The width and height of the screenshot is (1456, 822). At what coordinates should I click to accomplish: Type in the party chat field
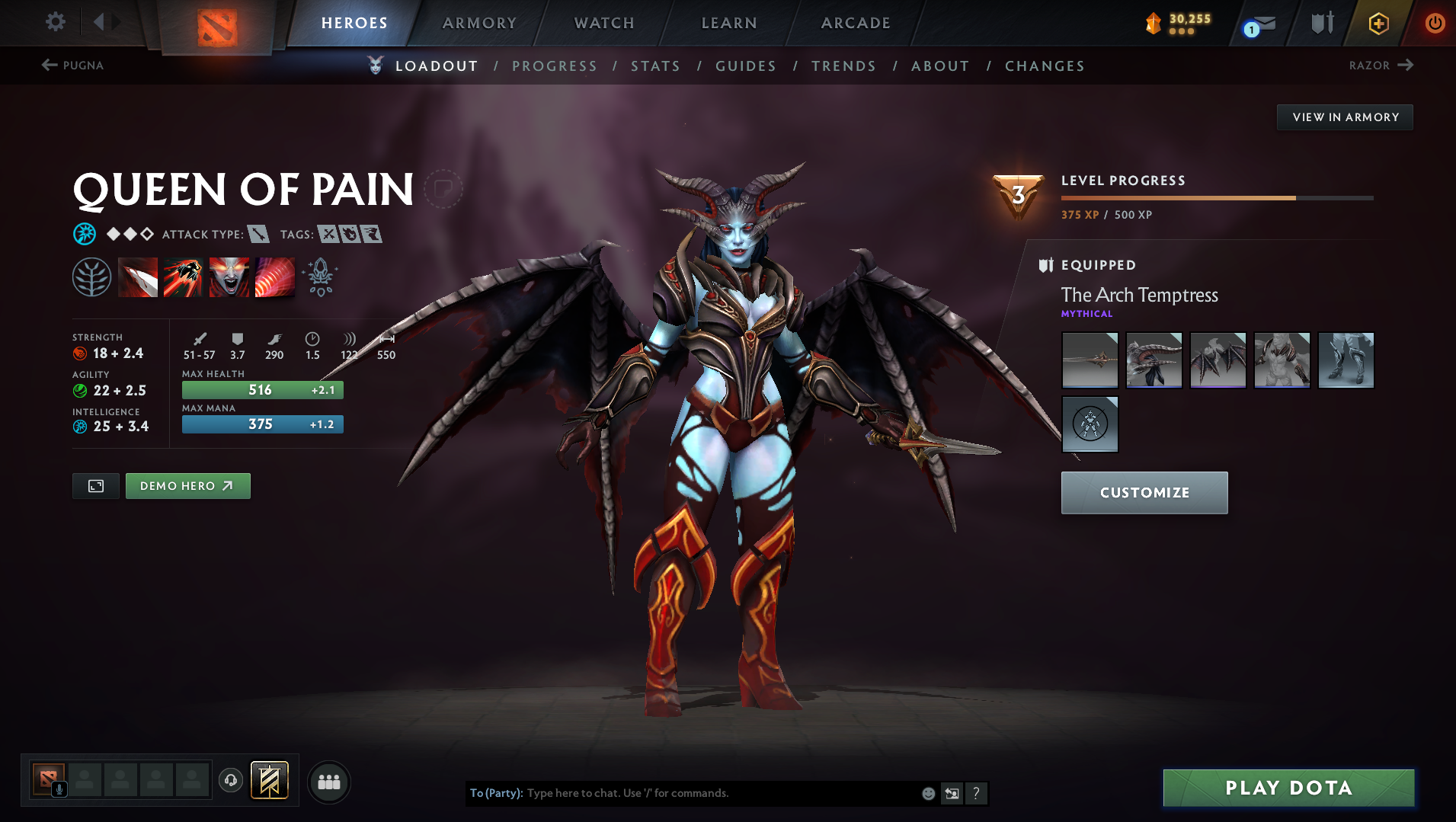point(686,793)
